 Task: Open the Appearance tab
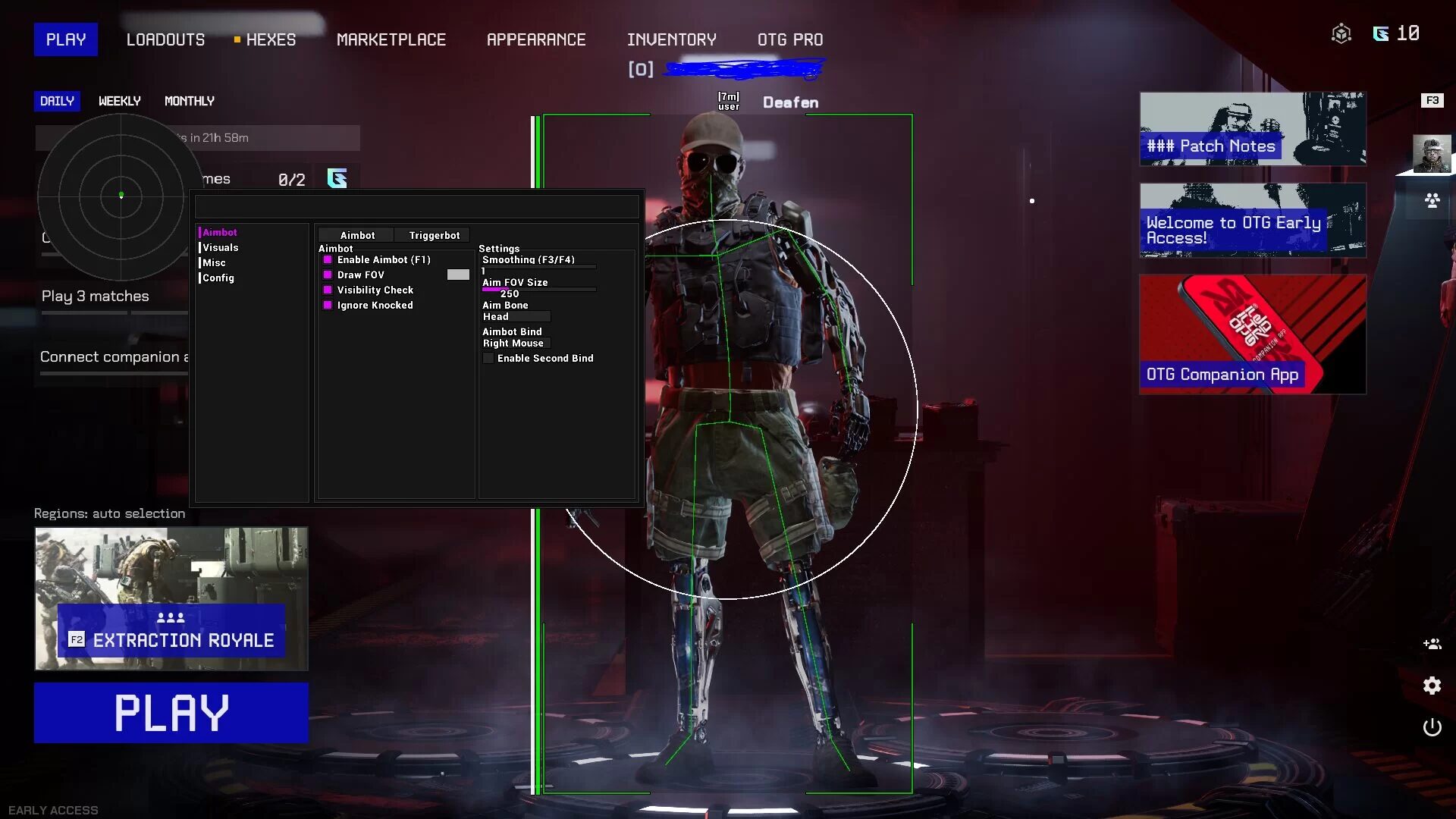(x=535, y=39)
